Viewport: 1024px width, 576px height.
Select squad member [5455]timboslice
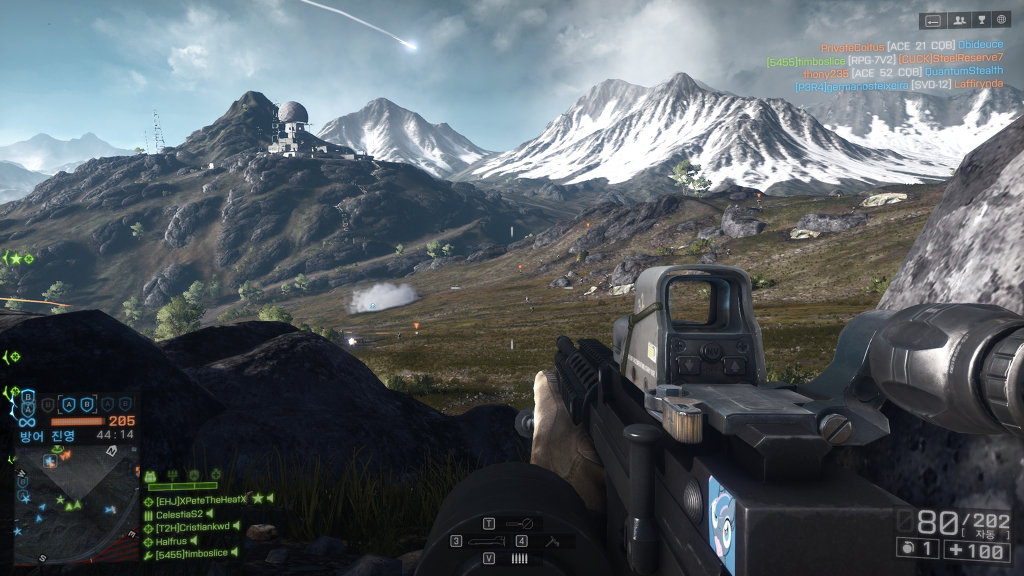193,554
